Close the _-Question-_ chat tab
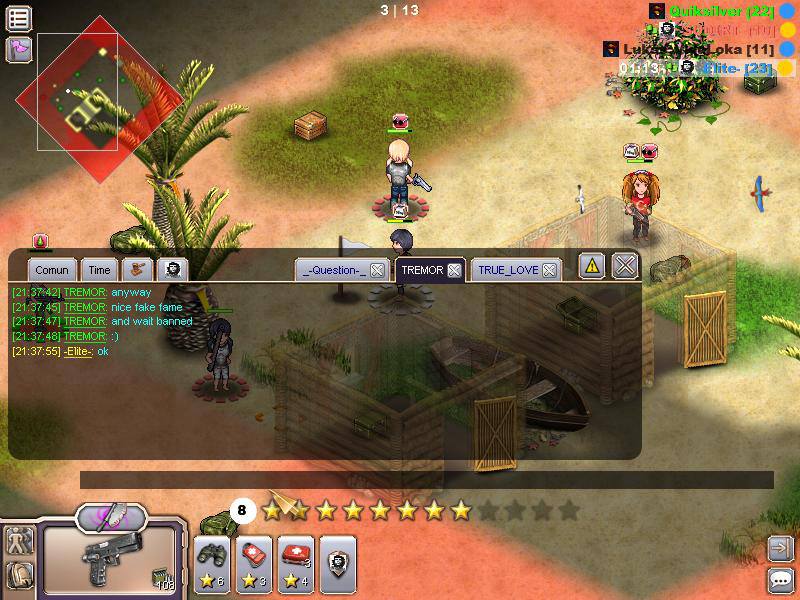The width and height of the screenshot is (800, 600). 377,270
